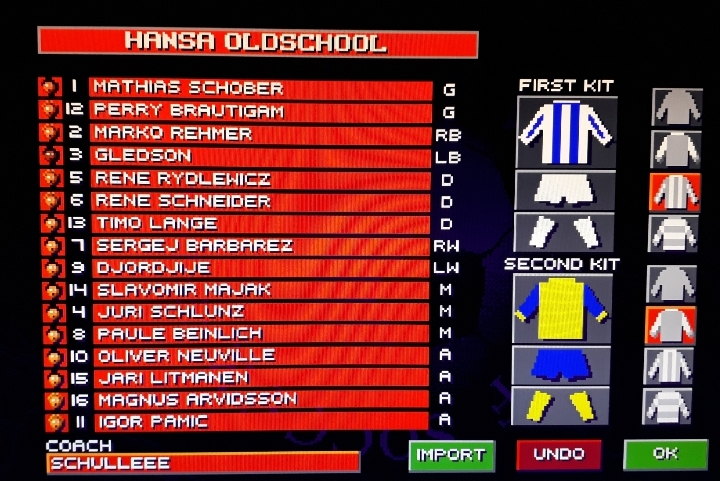
Task: Change the first kit white shorts
Action: (566, 189)
